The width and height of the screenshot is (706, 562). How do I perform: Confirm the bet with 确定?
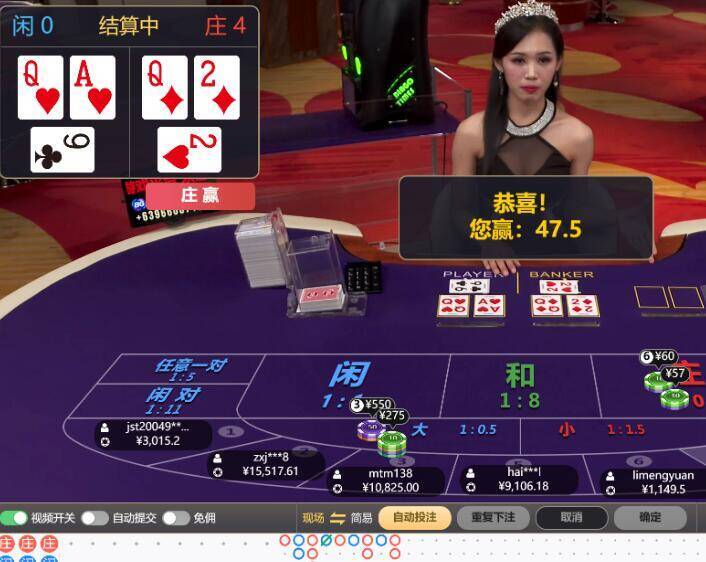(650, 518)
